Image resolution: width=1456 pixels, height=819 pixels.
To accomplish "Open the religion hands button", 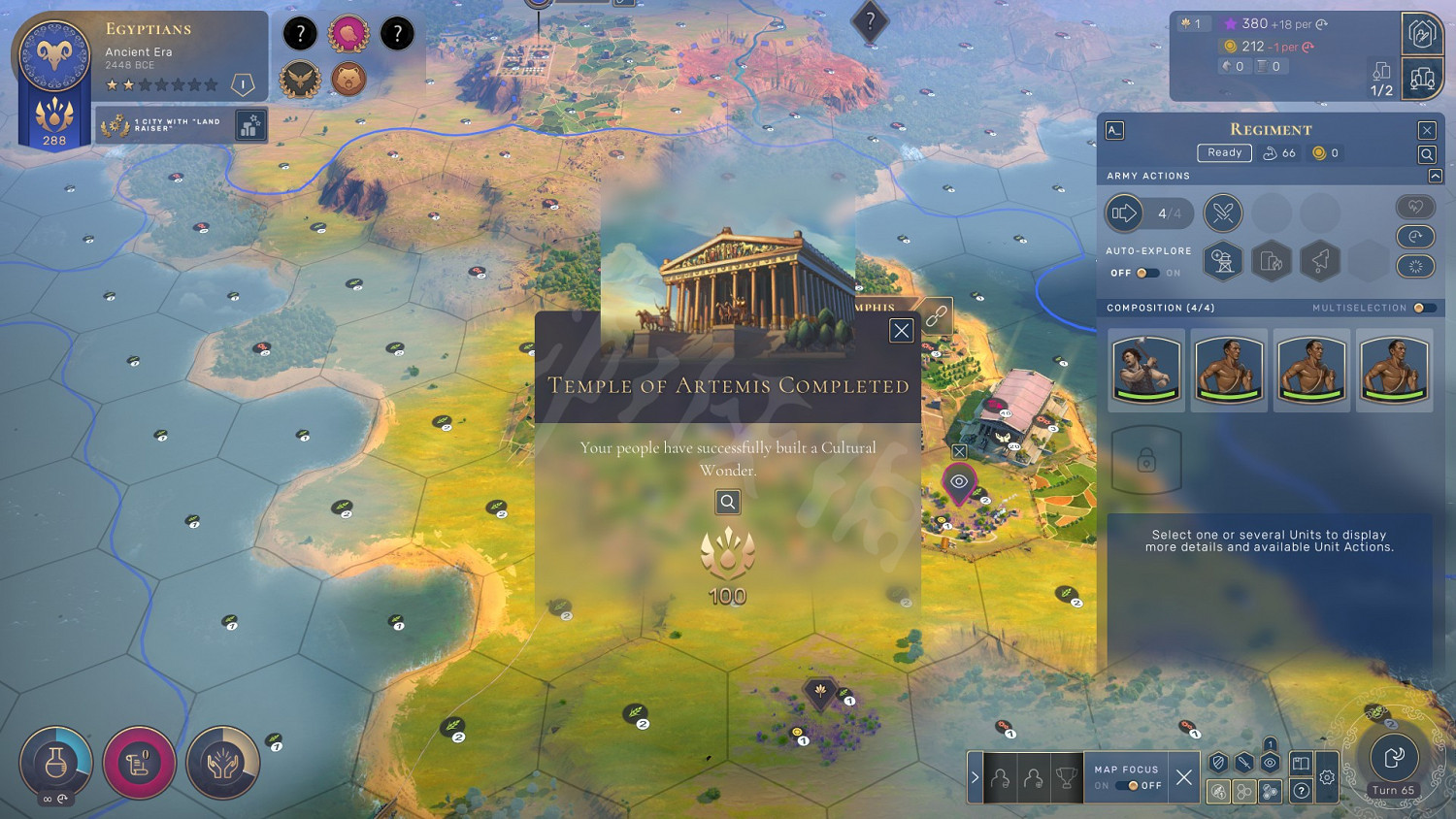I will point(222,763).
